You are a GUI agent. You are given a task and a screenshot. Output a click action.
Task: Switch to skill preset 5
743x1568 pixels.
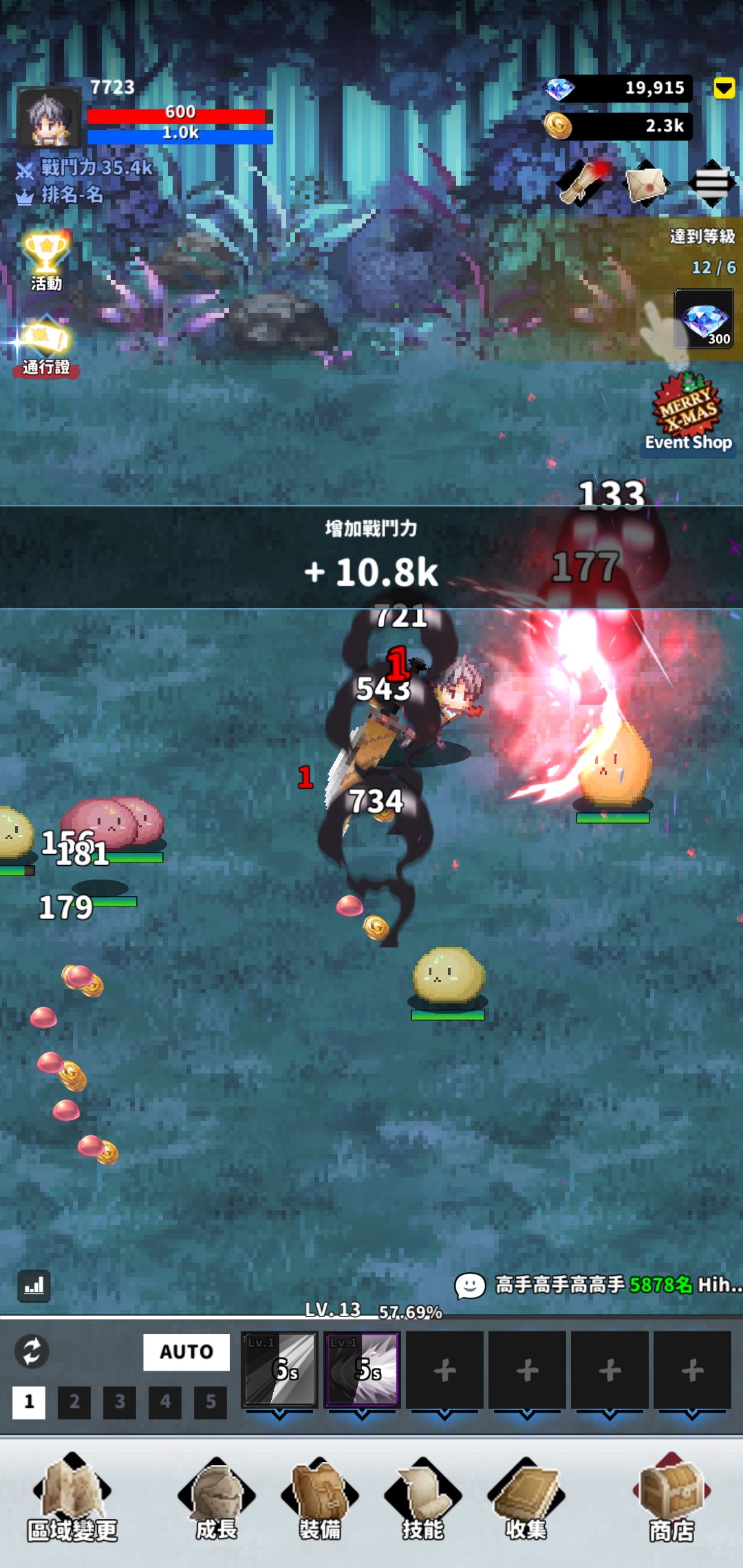(x=211, y=1402)
